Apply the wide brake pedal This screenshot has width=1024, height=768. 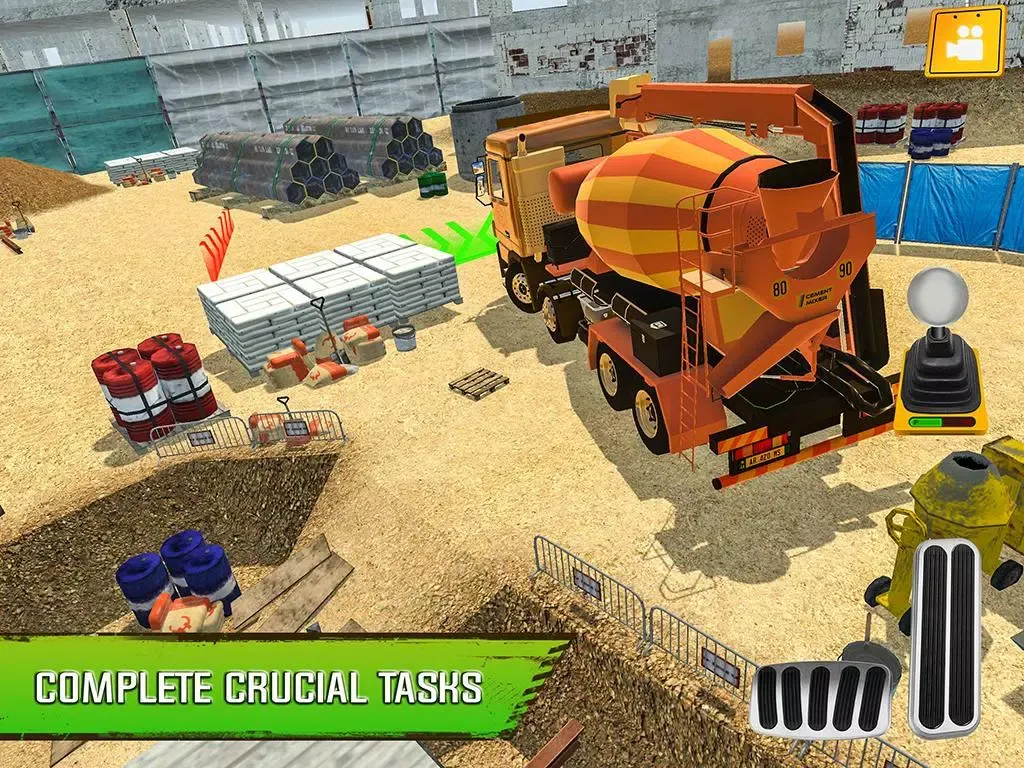coord(820,698)
